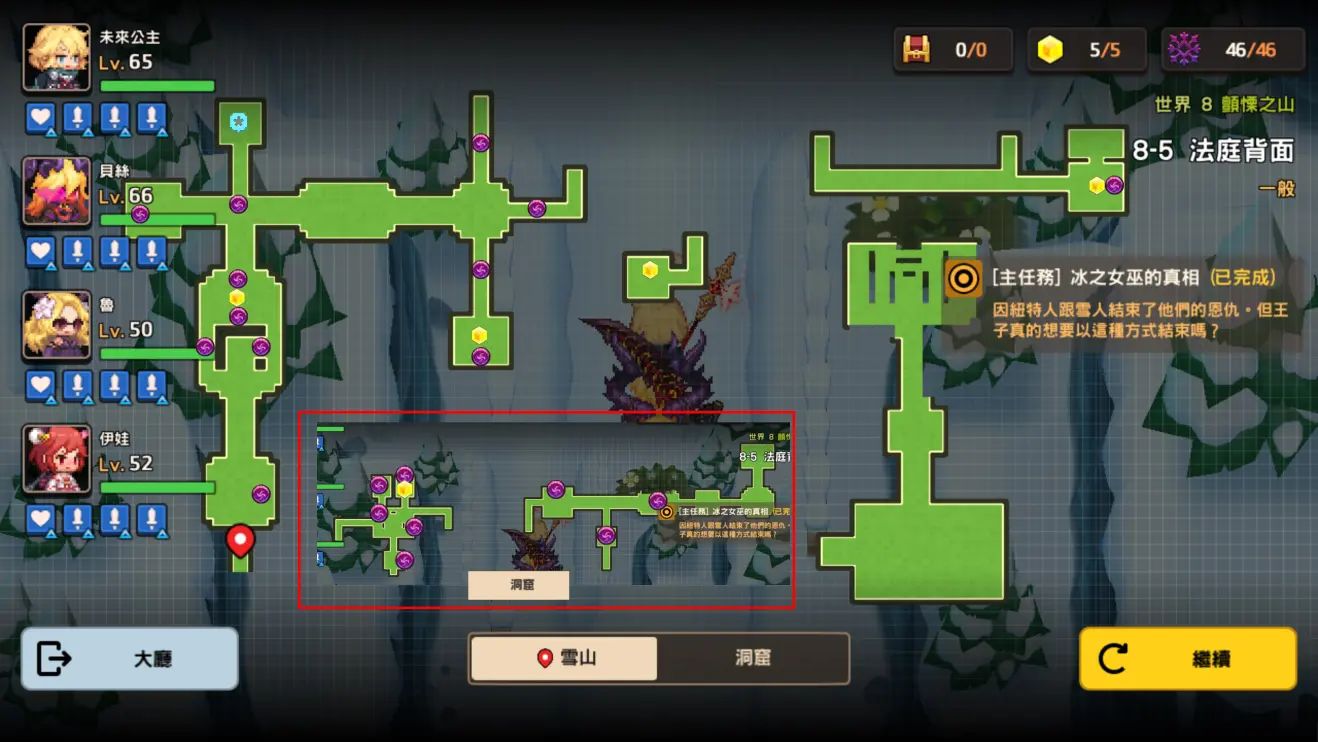
Task: Select 未來公主 hero portrait
Action: (x=57, y=59)
